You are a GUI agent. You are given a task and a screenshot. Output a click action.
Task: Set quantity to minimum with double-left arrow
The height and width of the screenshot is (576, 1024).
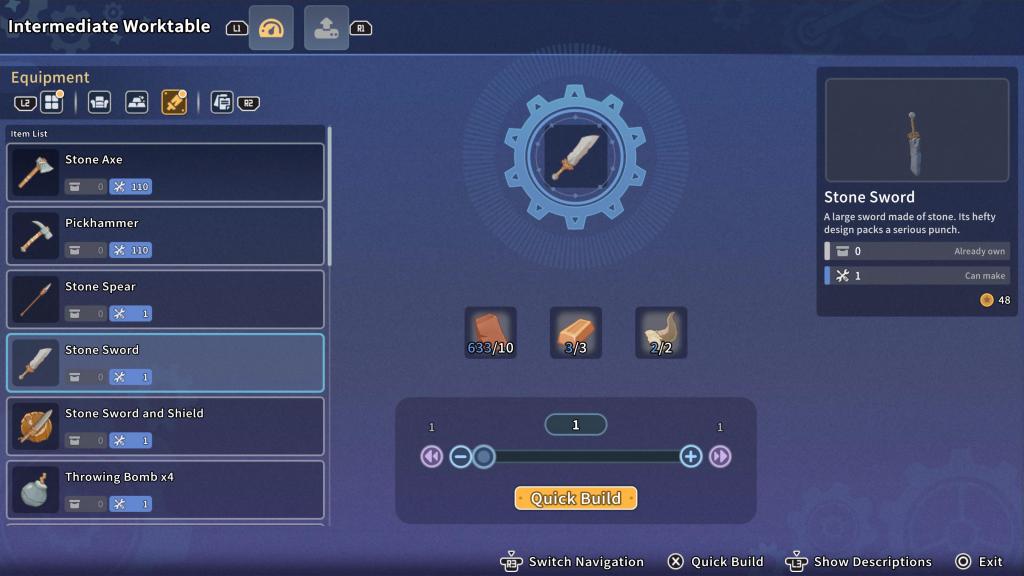click(x=431, y=457)
